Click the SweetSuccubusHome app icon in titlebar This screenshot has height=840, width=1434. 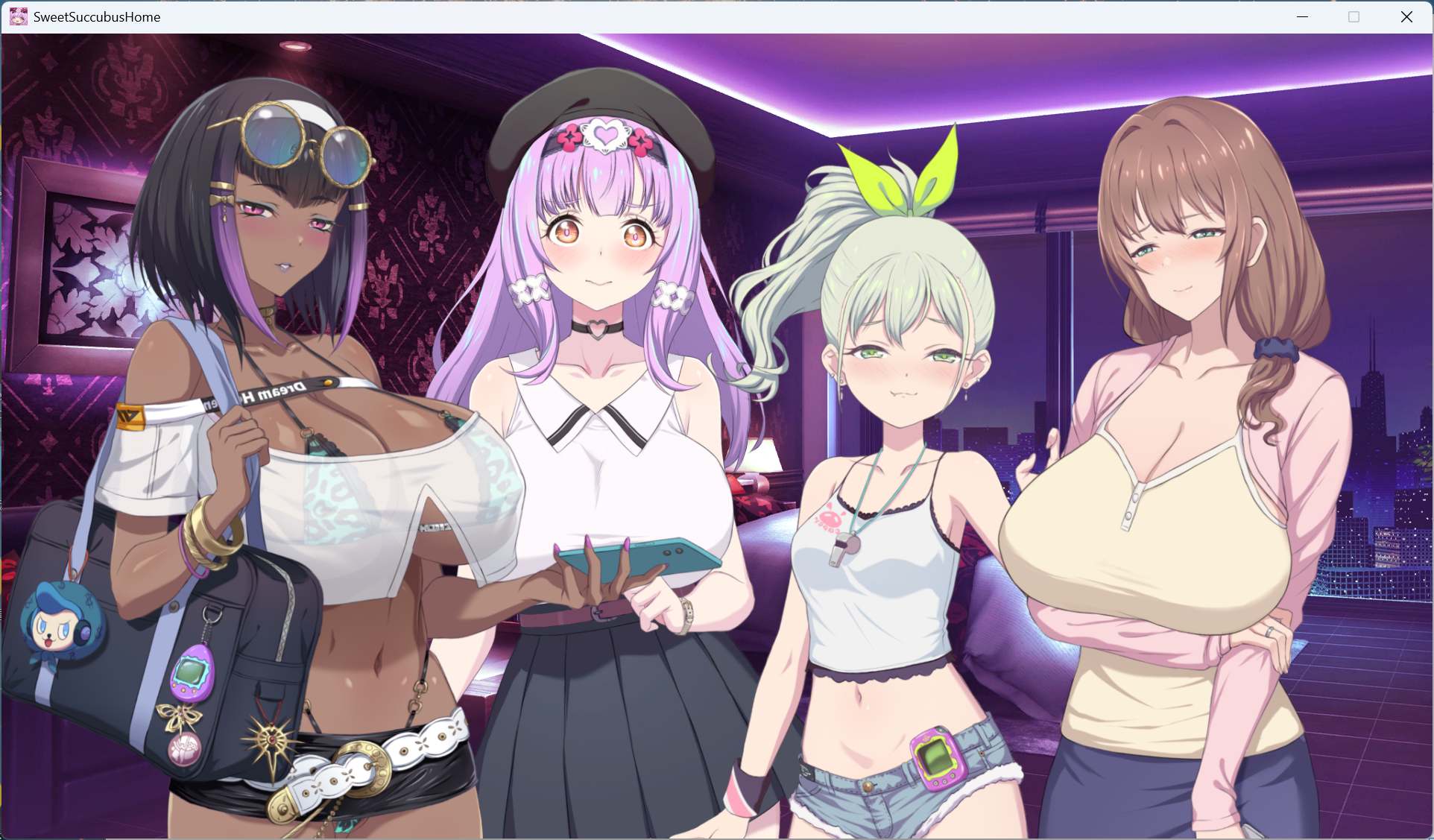pyautogui.click(x=18, y=16)
